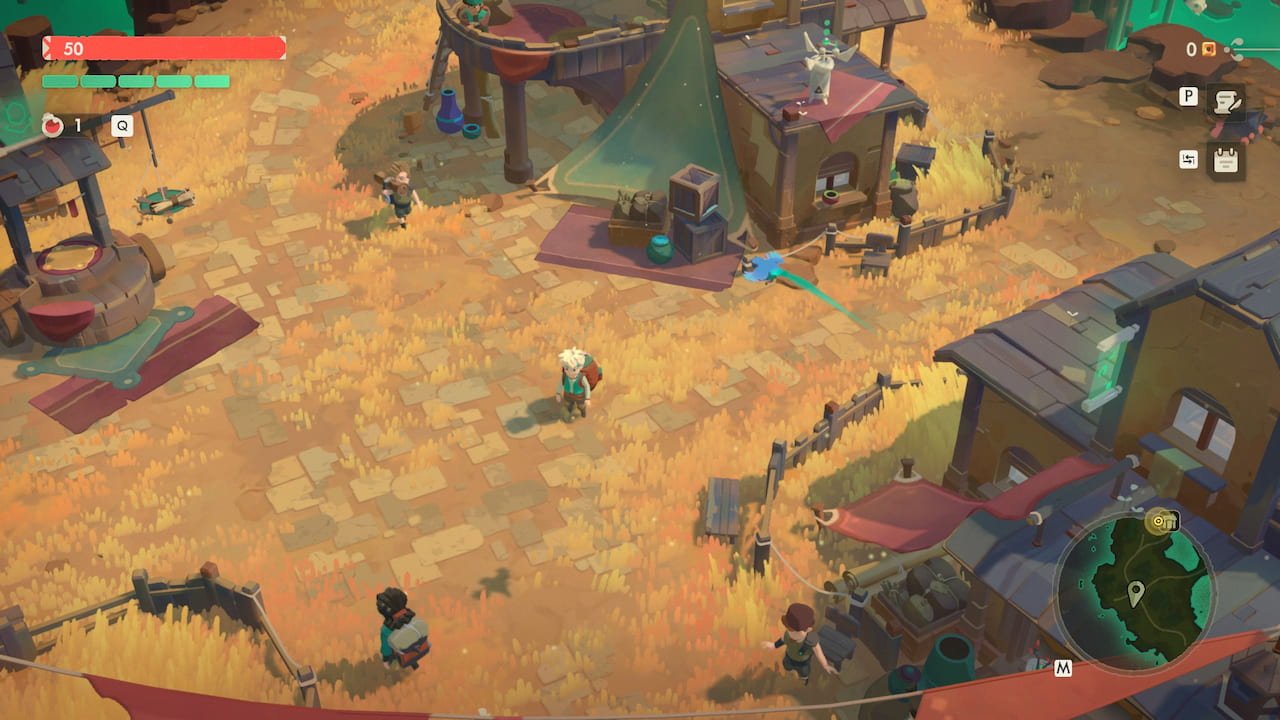Use the red health potion icon
This screenshot has width=1280, height=720.
(x=52, y=126)
